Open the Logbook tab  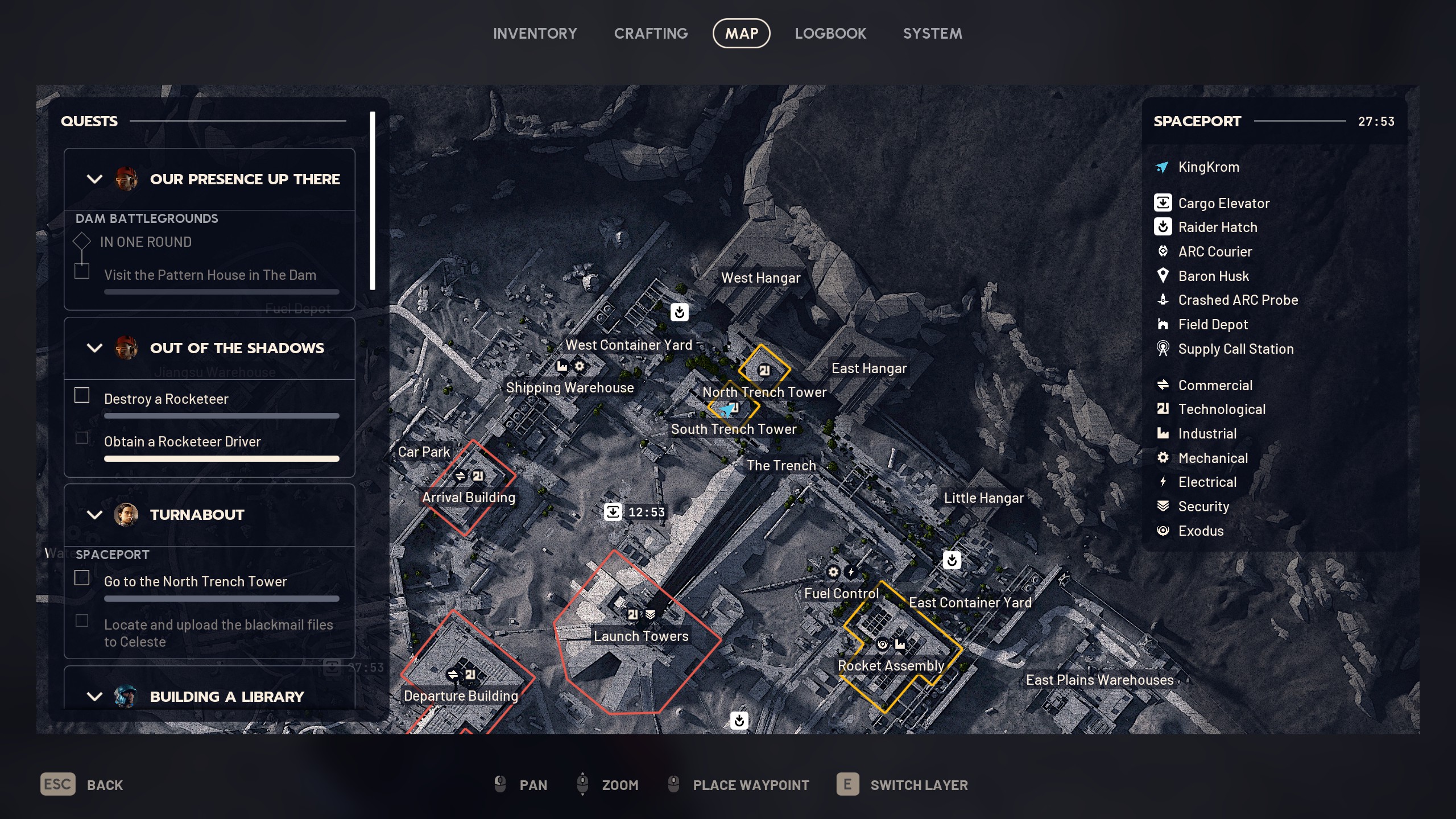830,33
